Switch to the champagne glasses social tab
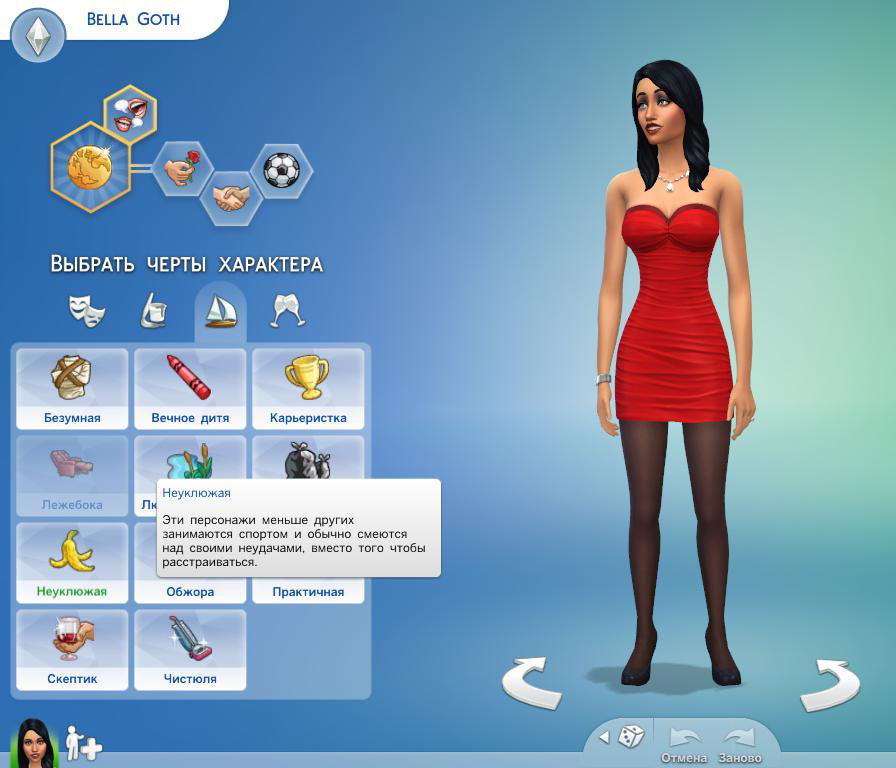Image resolution: width=896 pixels, height=768 pixels. (287, 311)
